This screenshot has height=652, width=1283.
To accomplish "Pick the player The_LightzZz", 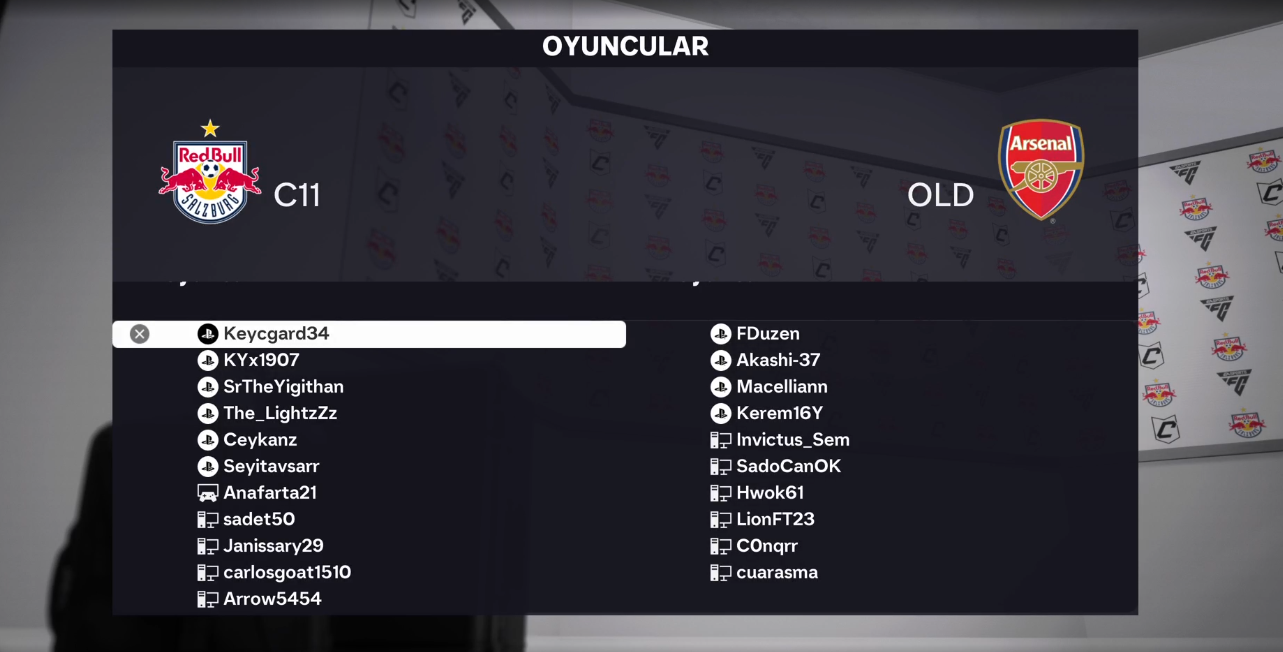I will point(280,413).
